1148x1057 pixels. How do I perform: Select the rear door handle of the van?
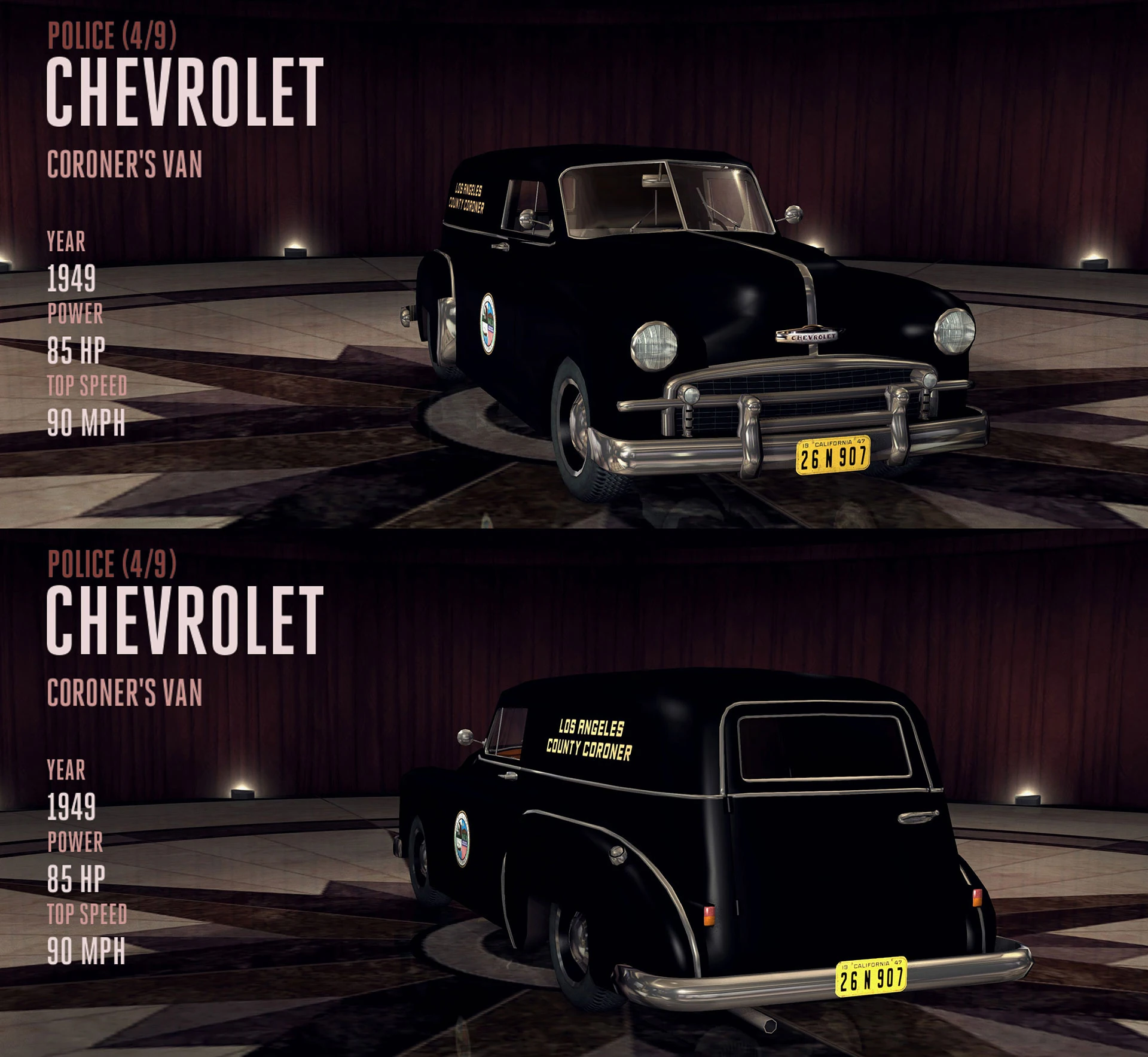click(x=917, y=817)
